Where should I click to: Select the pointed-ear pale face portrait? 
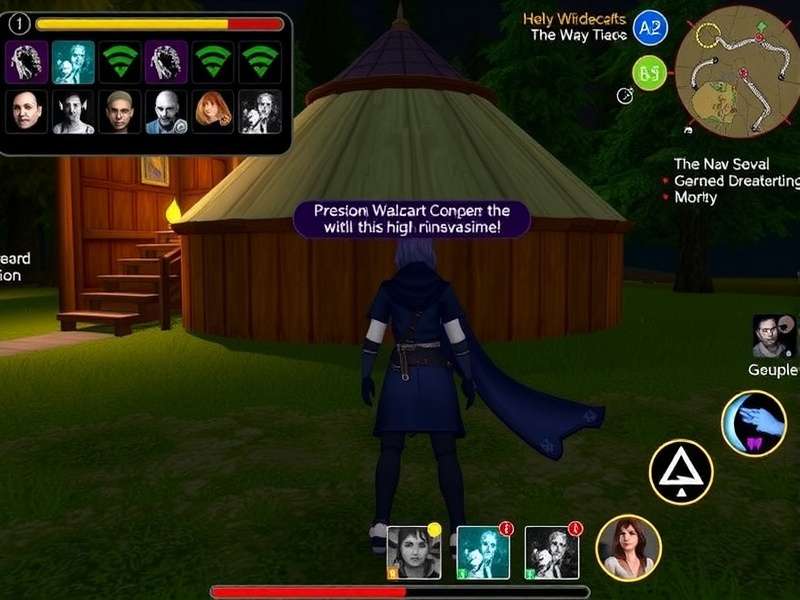tap(73, 112)
